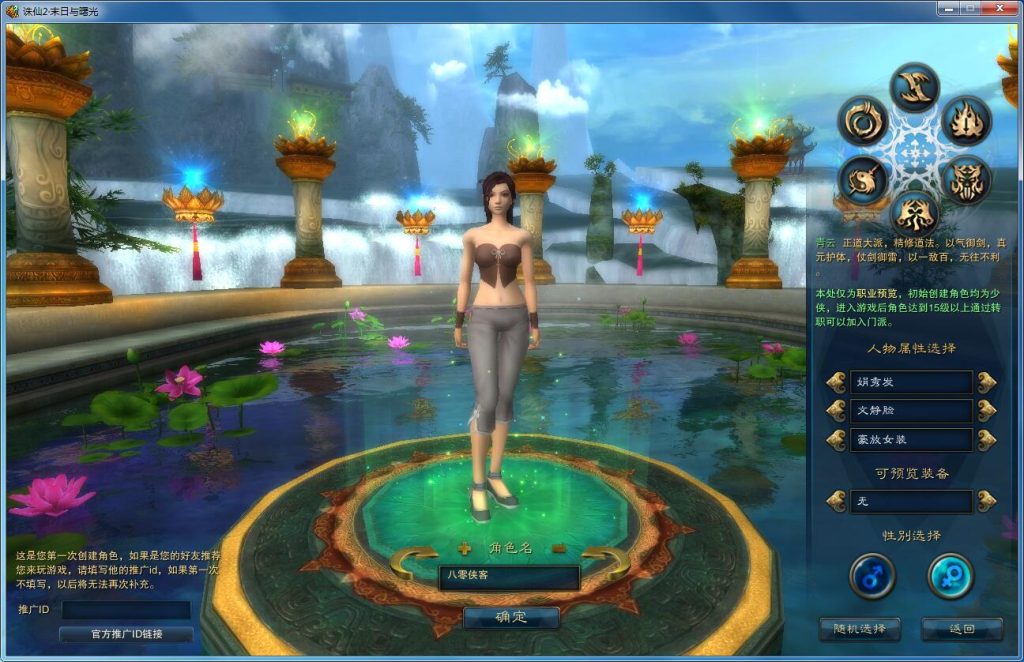Rotate the character with the left curved arrow
1024x662 pixels.
click(x=412, y=562)
